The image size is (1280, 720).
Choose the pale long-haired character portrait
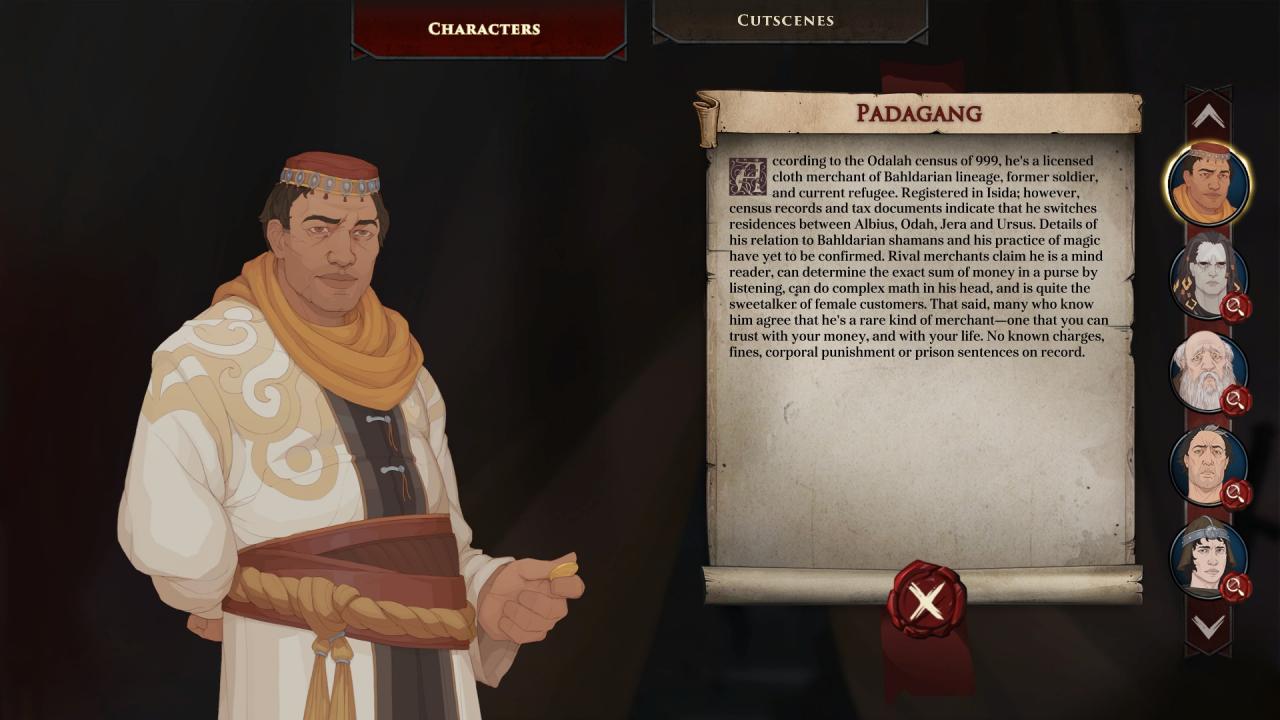click(1208, 276)
